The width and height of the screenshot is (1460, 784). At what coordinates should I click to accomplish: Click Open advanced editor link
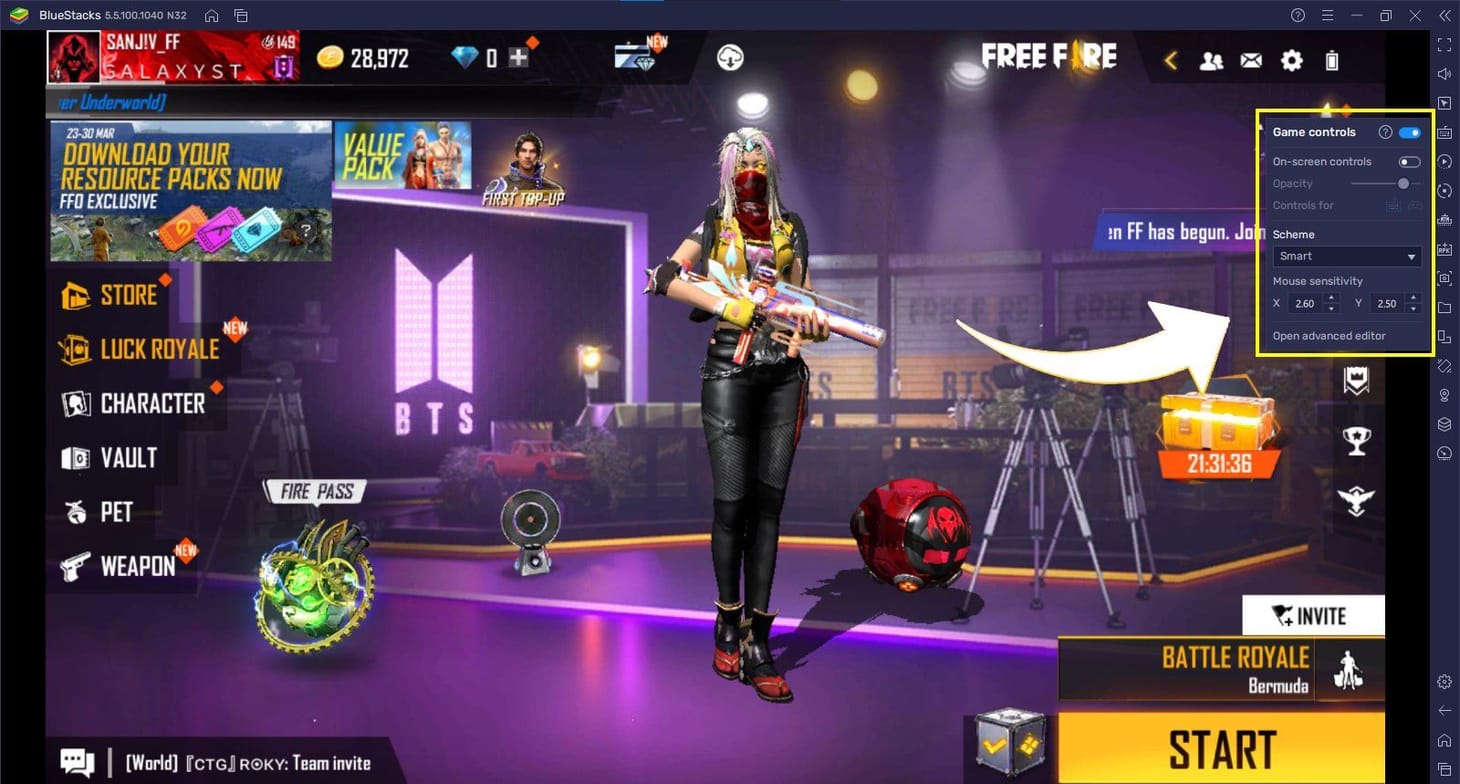[x=1329, y=335]
